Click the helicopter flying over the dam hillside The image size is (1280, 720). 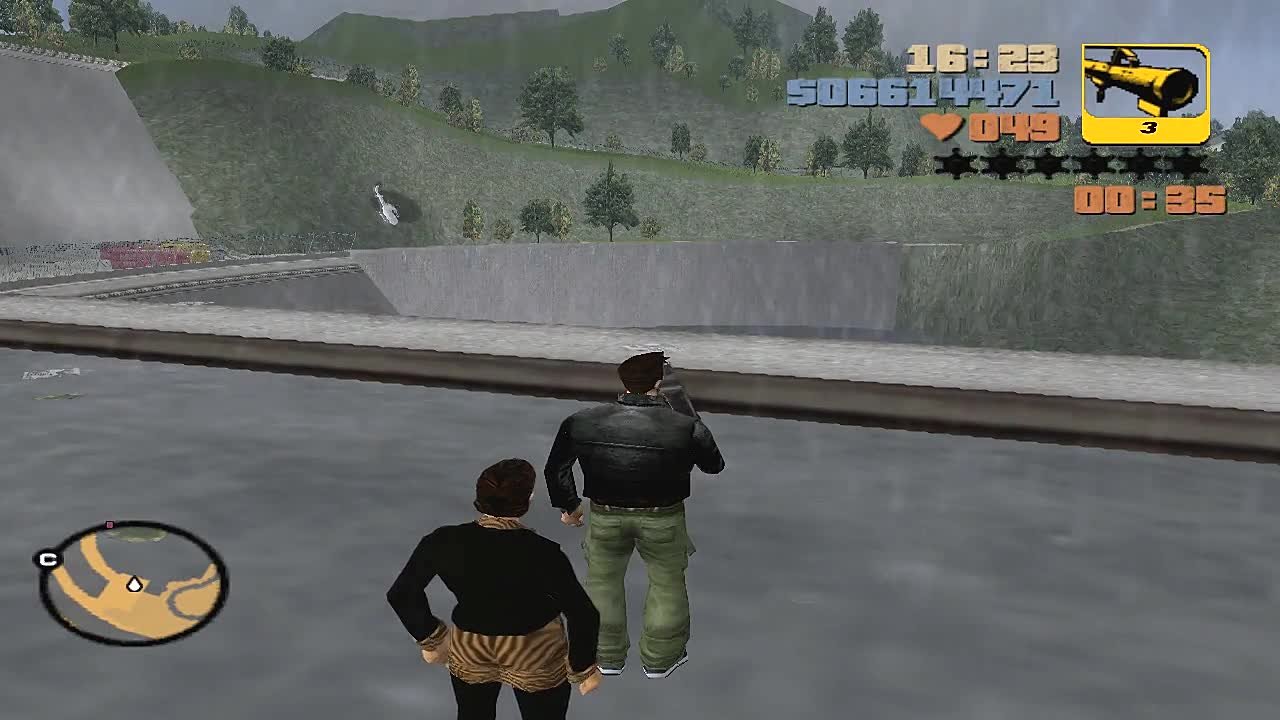coord(388,207)
